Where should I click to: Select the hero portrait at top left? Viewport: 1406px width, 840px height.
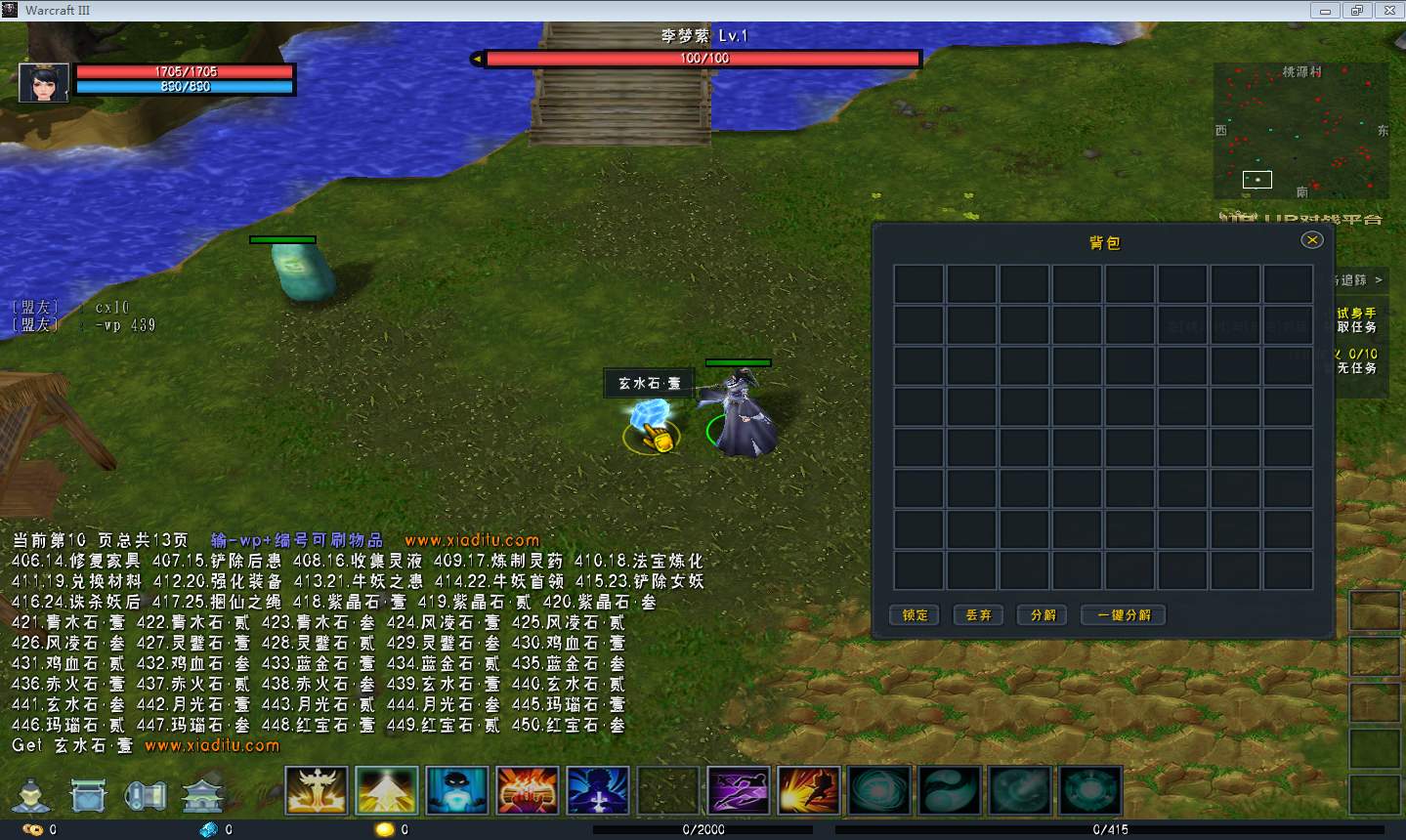click(44, 83)
